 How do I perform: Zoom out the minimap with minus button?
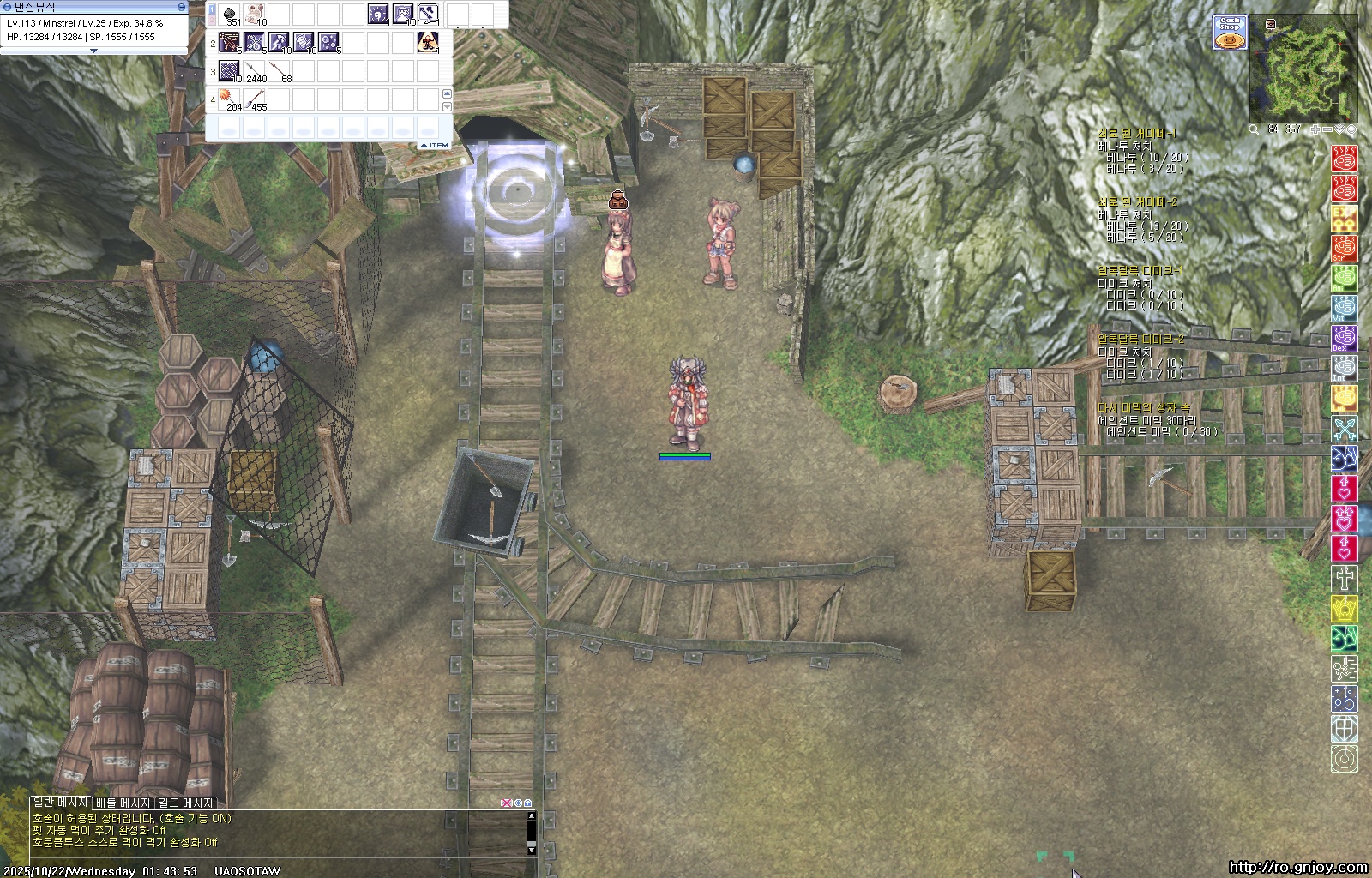tap(1327, 129)
